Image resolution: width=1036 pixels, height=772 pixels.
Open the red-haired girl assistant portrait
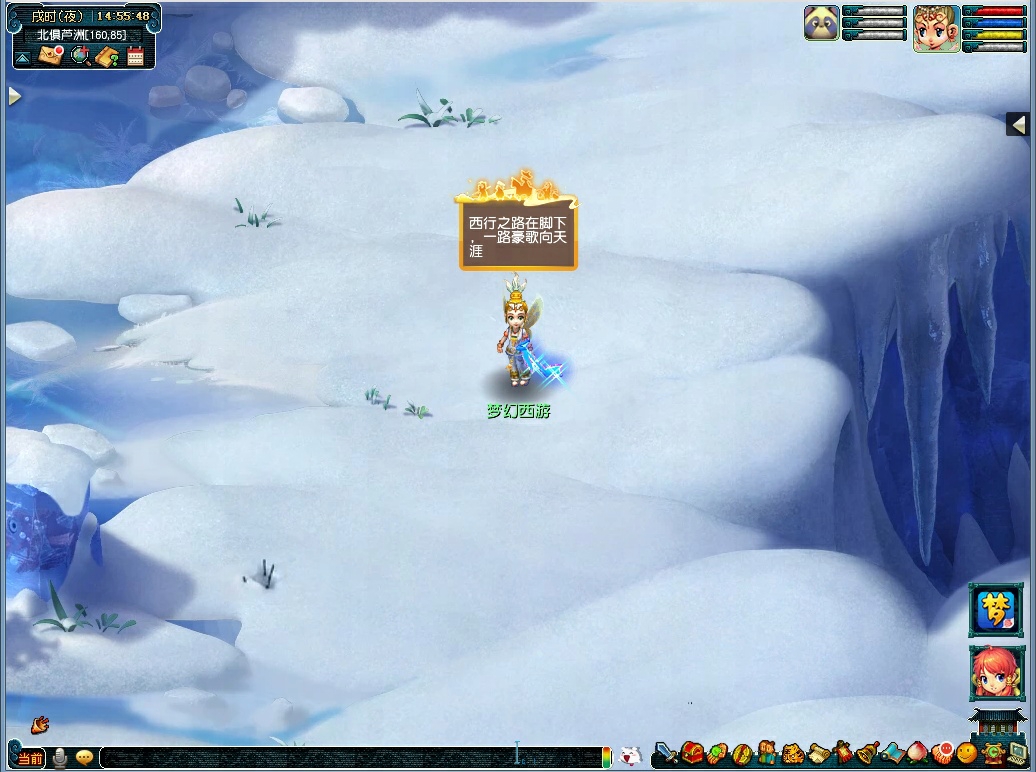pos(996,672)
